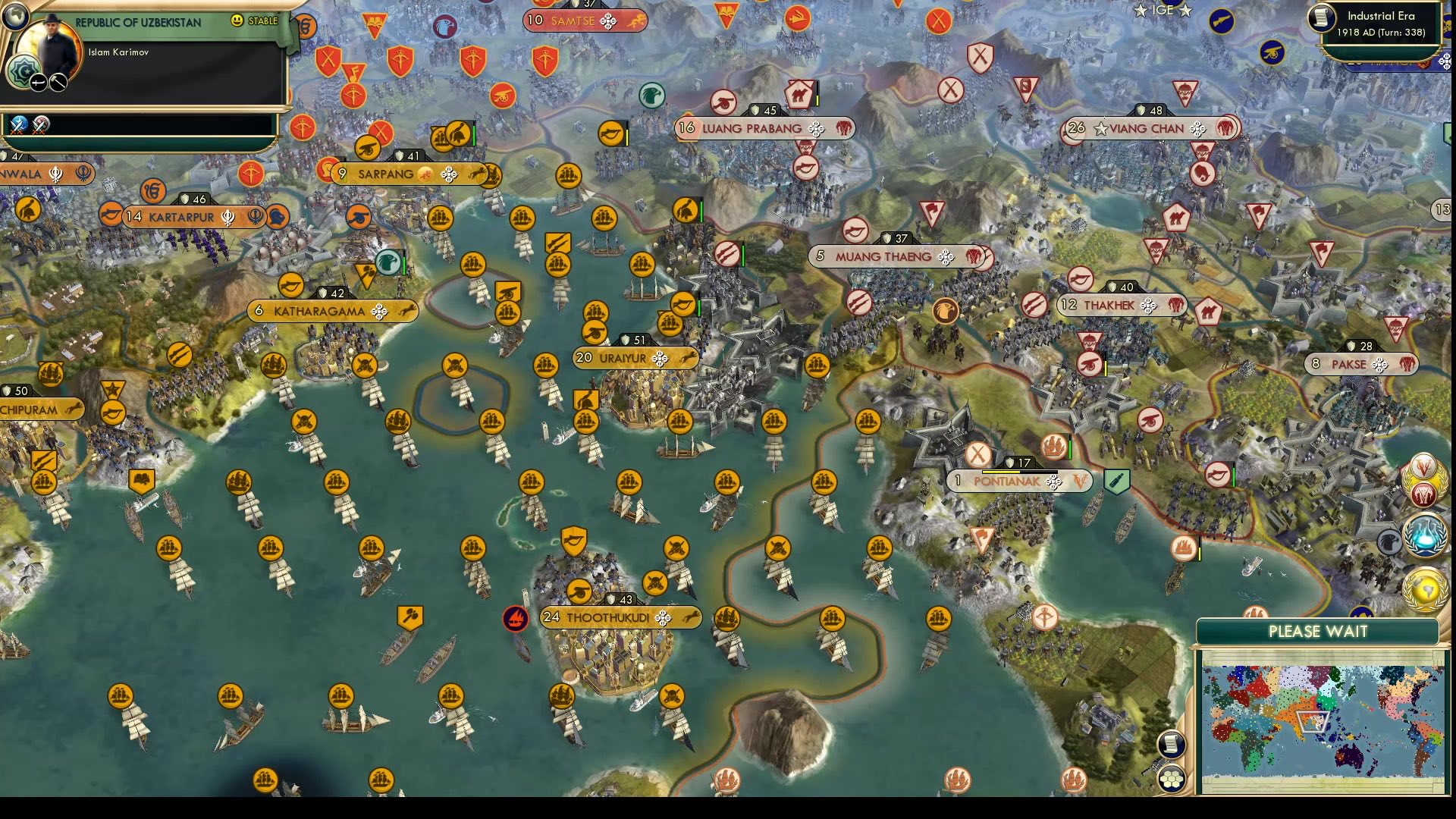Image resolution: width=1456 pixels, height=819 pixels.
Task: Select the crossed-swords war status icon below Karimov
Action: pyautogui.click(x=17, y=126)
